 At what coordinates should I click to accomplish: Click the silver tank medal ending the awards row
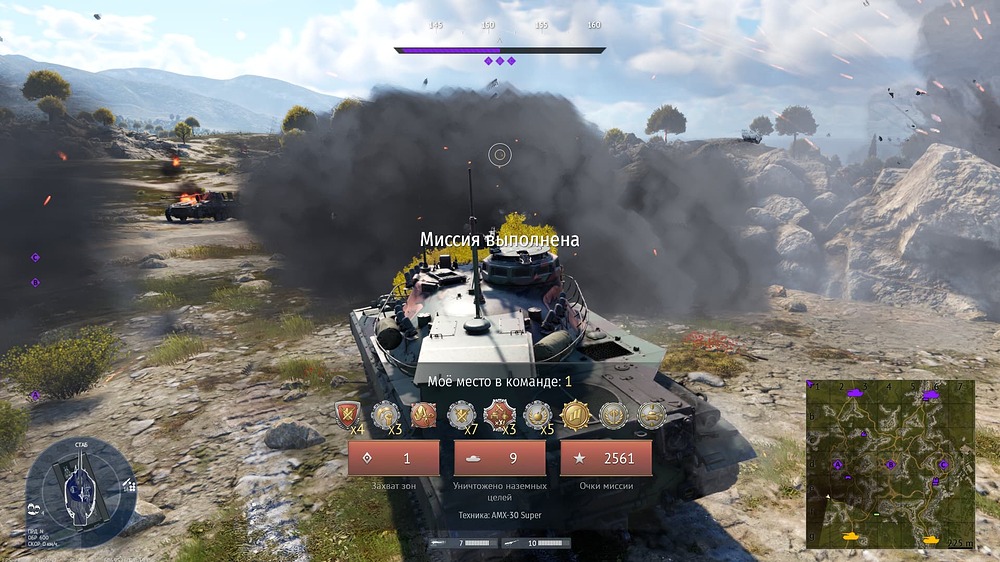coord(652,414)
